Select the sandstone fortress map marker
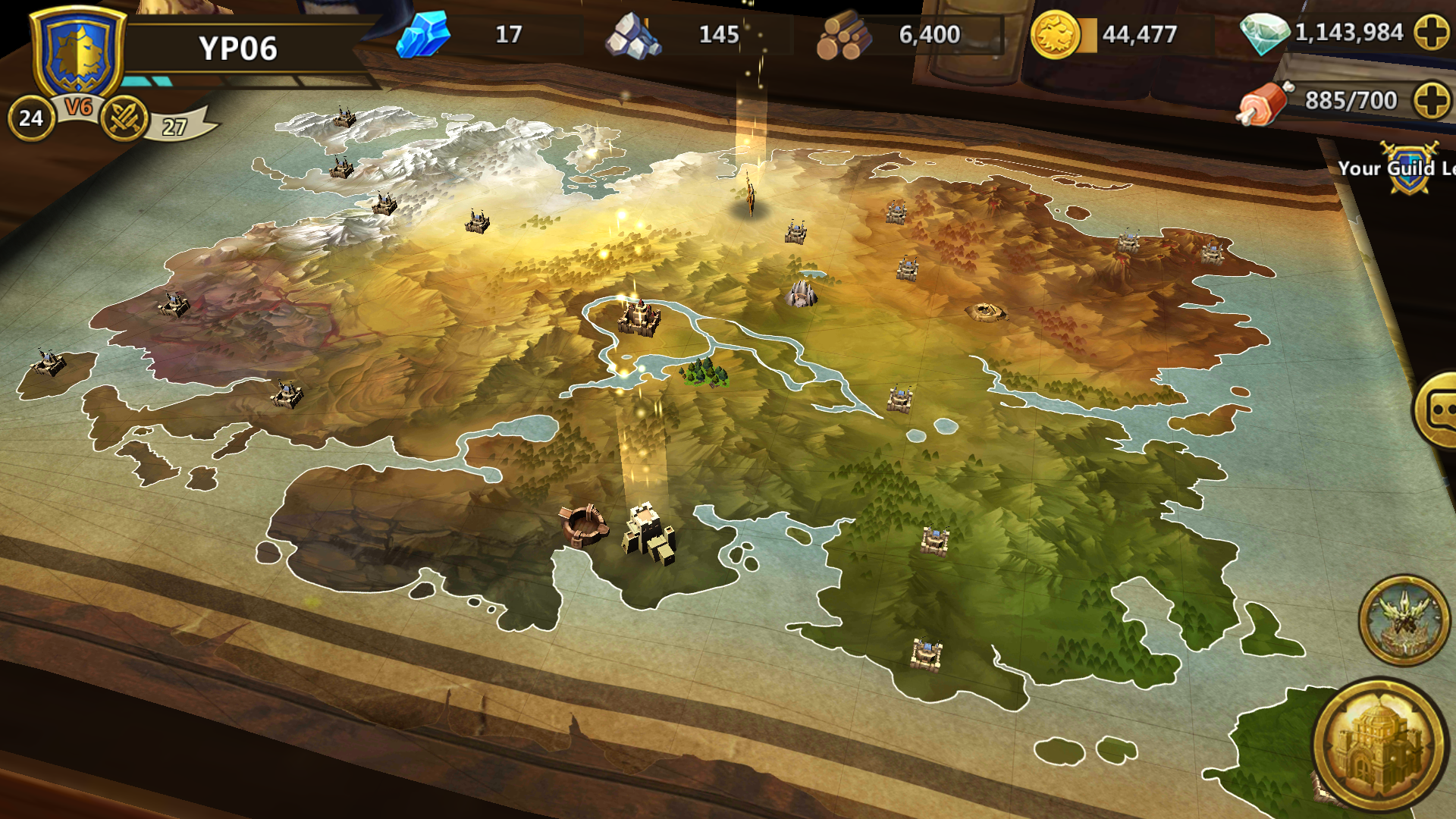The width and height of the screenshot is (1456, 819). point(648,533)
